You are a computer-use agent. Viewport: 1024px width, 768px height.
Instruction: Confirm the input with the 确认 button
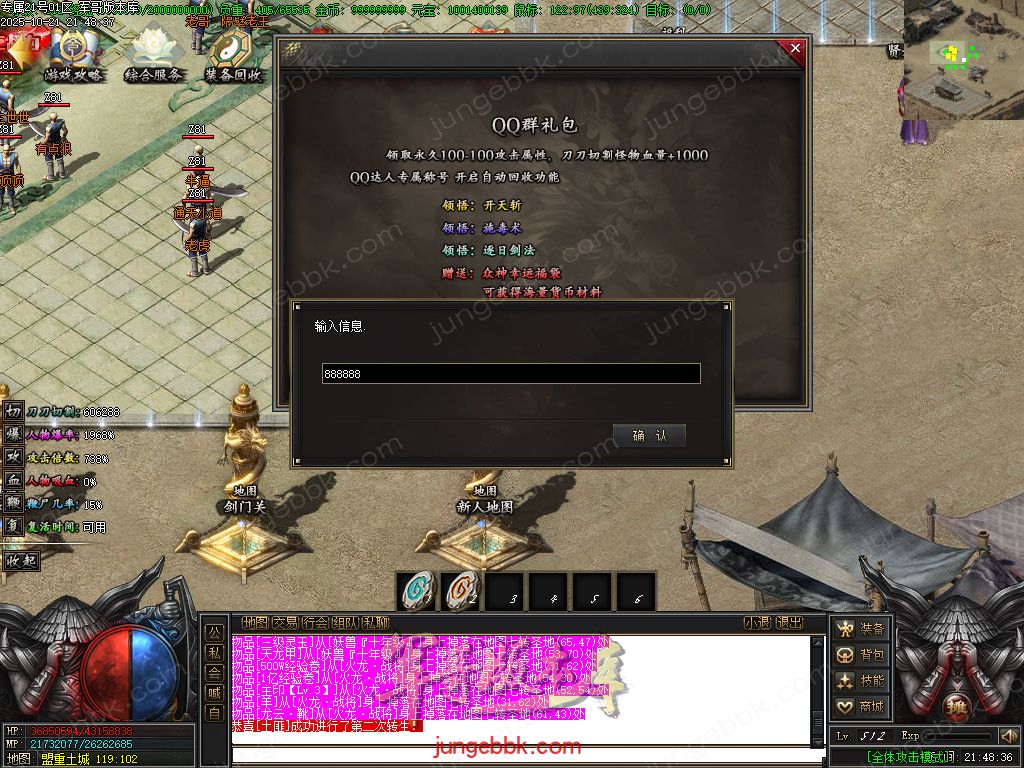[649, 435]
